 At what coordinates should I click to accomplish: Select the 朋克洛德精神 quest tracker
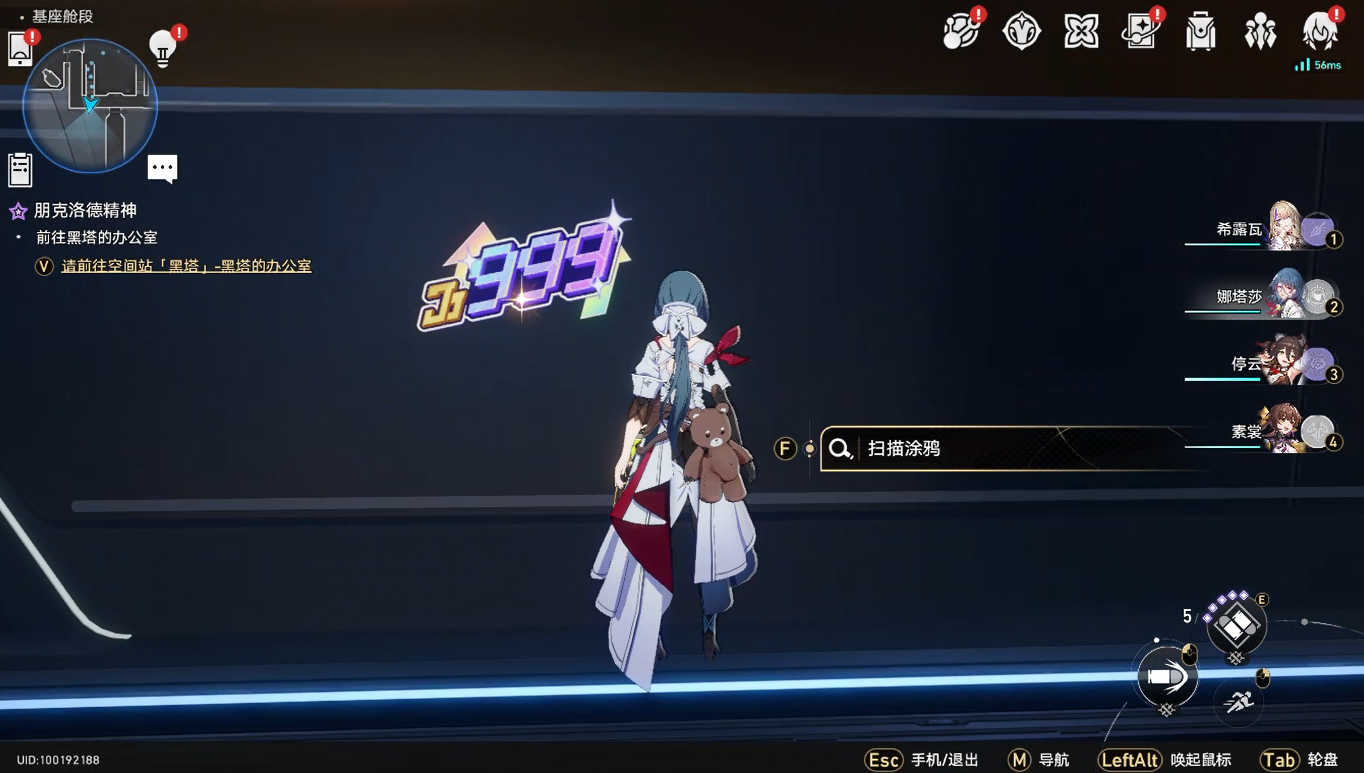point(85,211)
